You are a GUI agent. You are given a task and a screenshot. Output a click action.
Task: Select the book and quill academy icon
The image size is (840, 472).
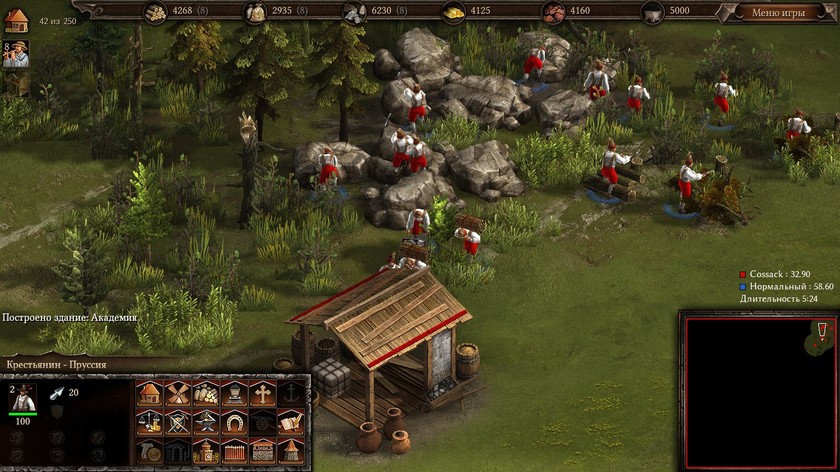(291, 422)
